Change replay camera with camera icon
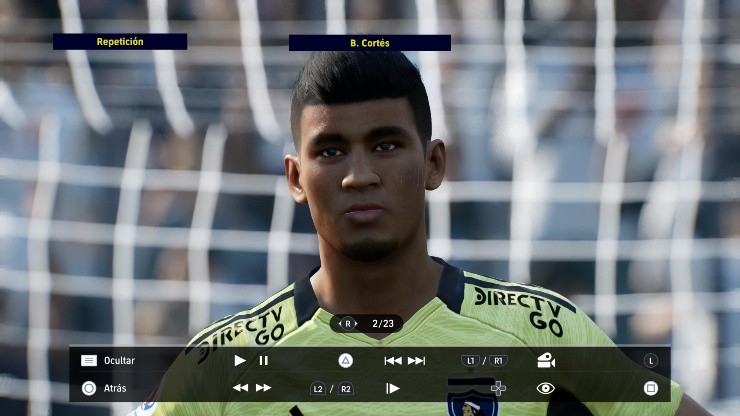Viewport: 740px width, 416px height. coord(546,360)
